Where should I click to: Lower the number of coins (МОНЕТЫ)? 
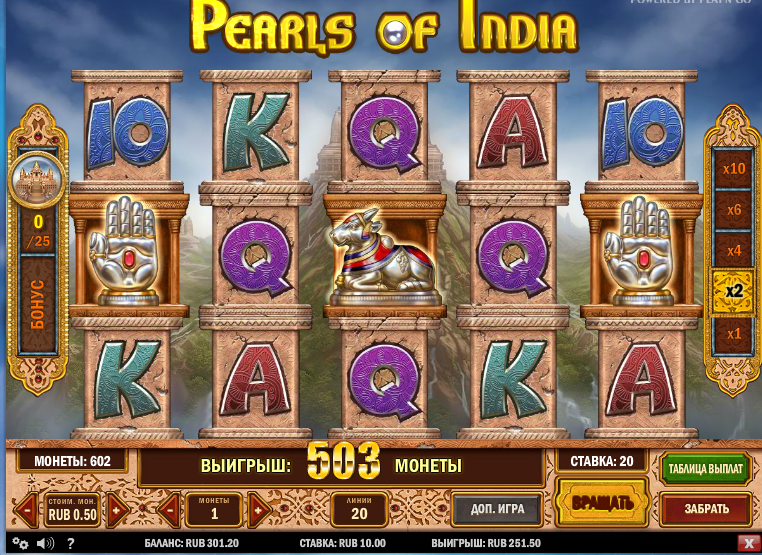[x=168, y=510]
